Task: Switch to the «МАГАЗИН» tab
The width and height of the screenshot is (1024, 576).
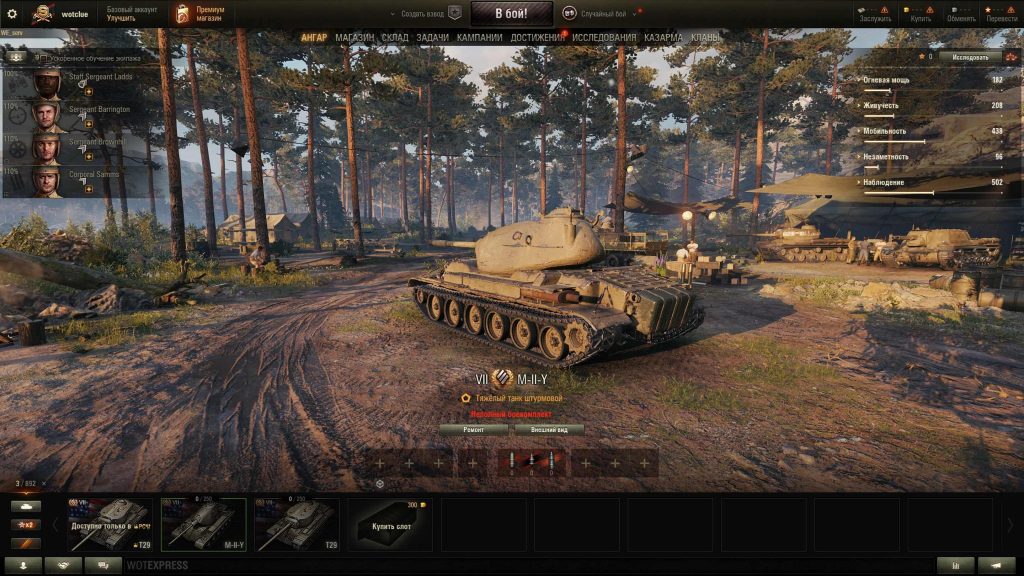Action: (x=355, y=38)
